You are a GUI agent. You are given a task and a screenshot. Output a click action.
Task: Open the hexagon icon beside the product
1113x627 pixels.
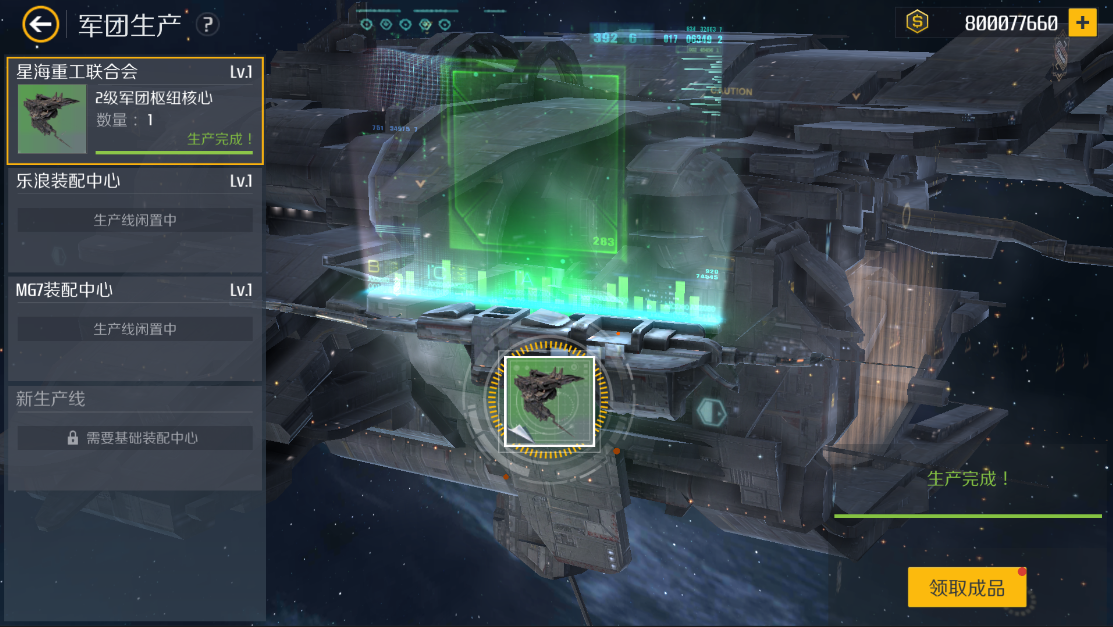710,410
